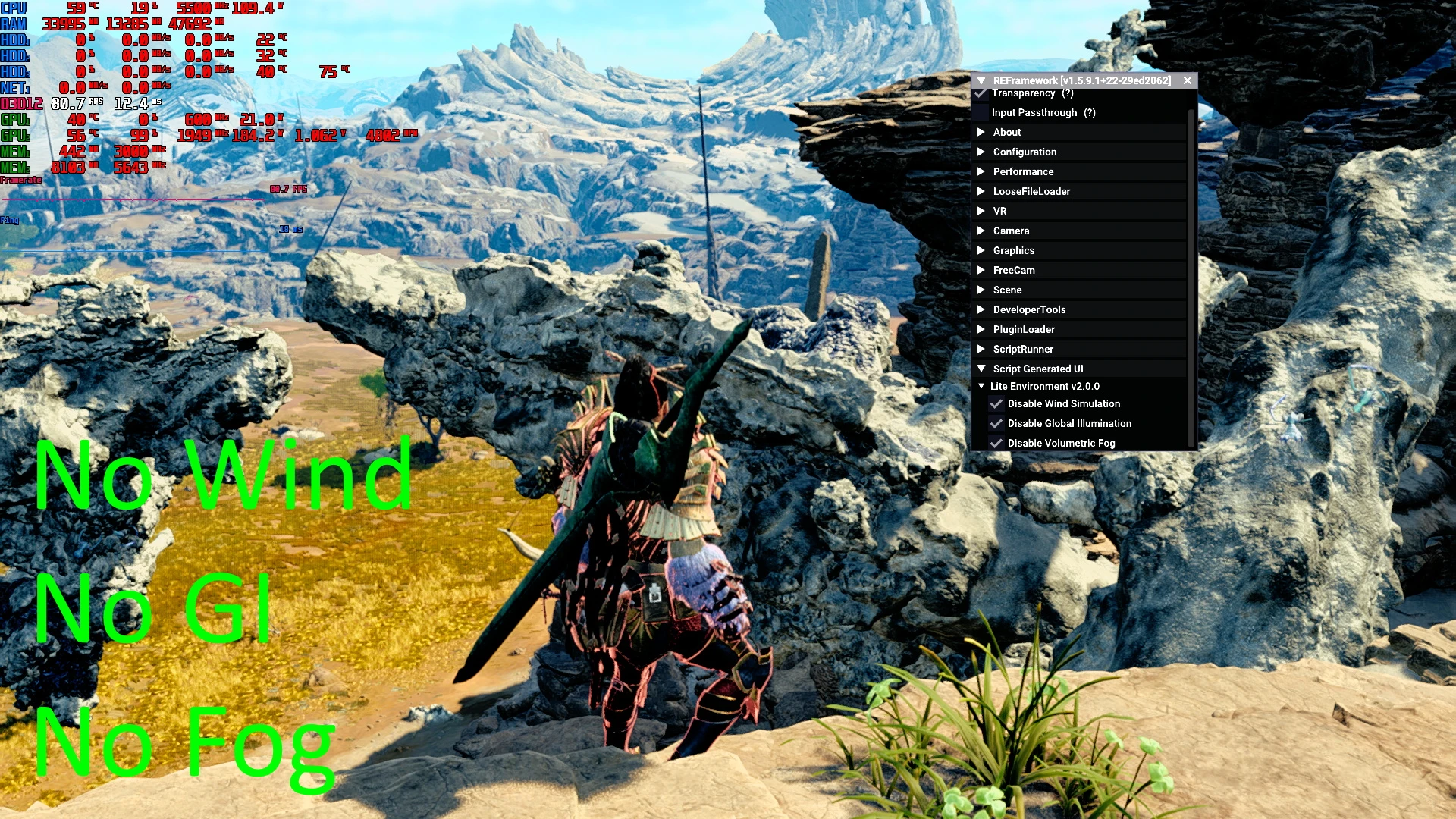This screenshot has width=1456, height=819.
Task: Uncheck Disable Volumetric Fog
Action: [996, 444]
